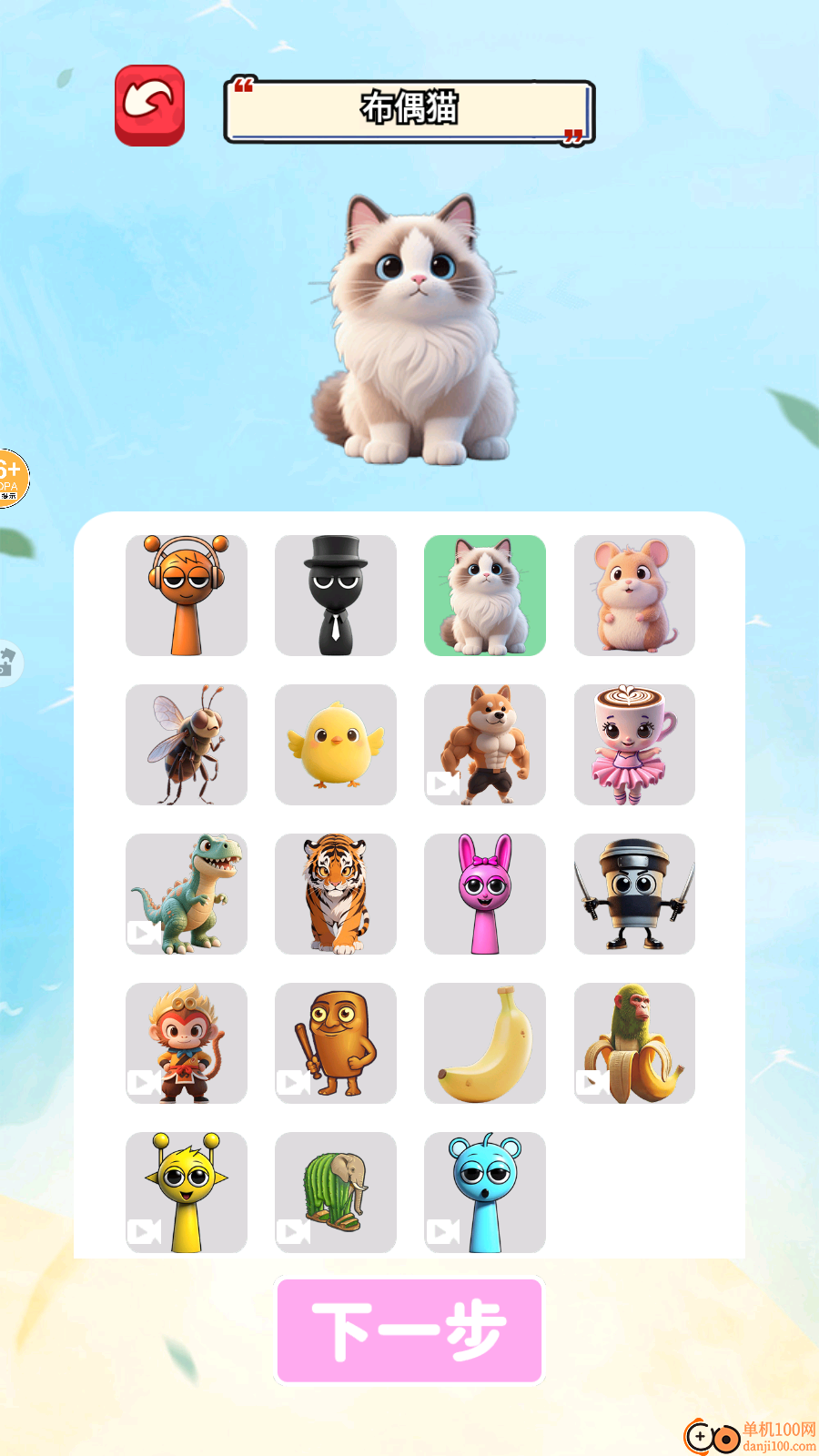Select the blue bear-eared character tile
819x1456 pixels.
[485, 1192]
